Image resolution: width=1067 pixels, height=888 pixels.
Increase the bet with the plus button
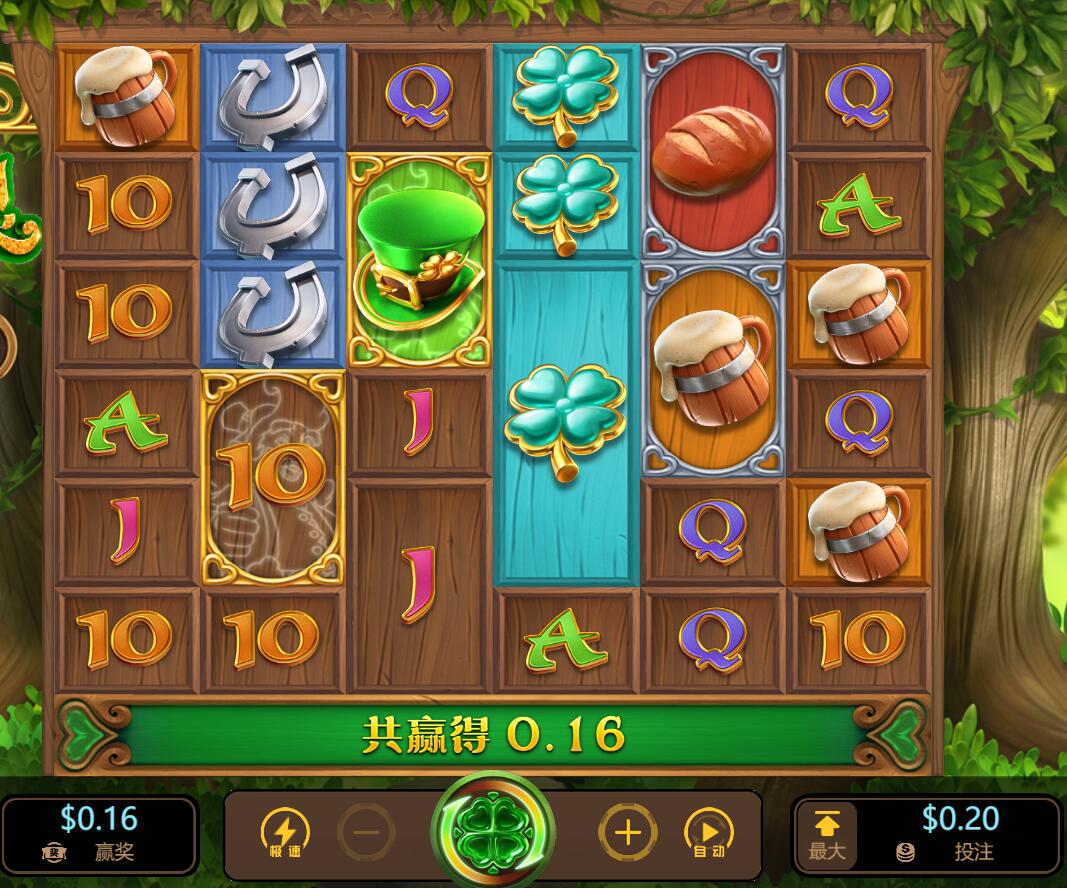click(x=627, y=832)
